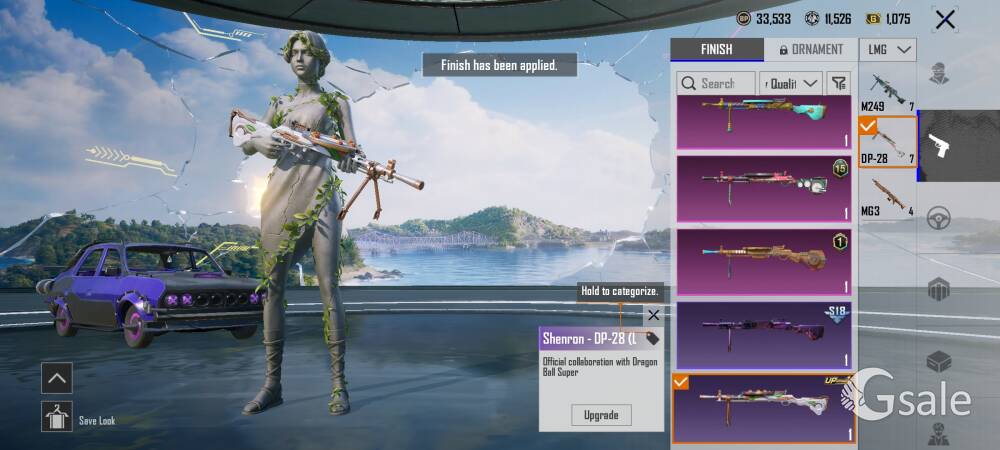1000x450 pixels.
Task: Switch to the Finish tab
Action: 716,50
